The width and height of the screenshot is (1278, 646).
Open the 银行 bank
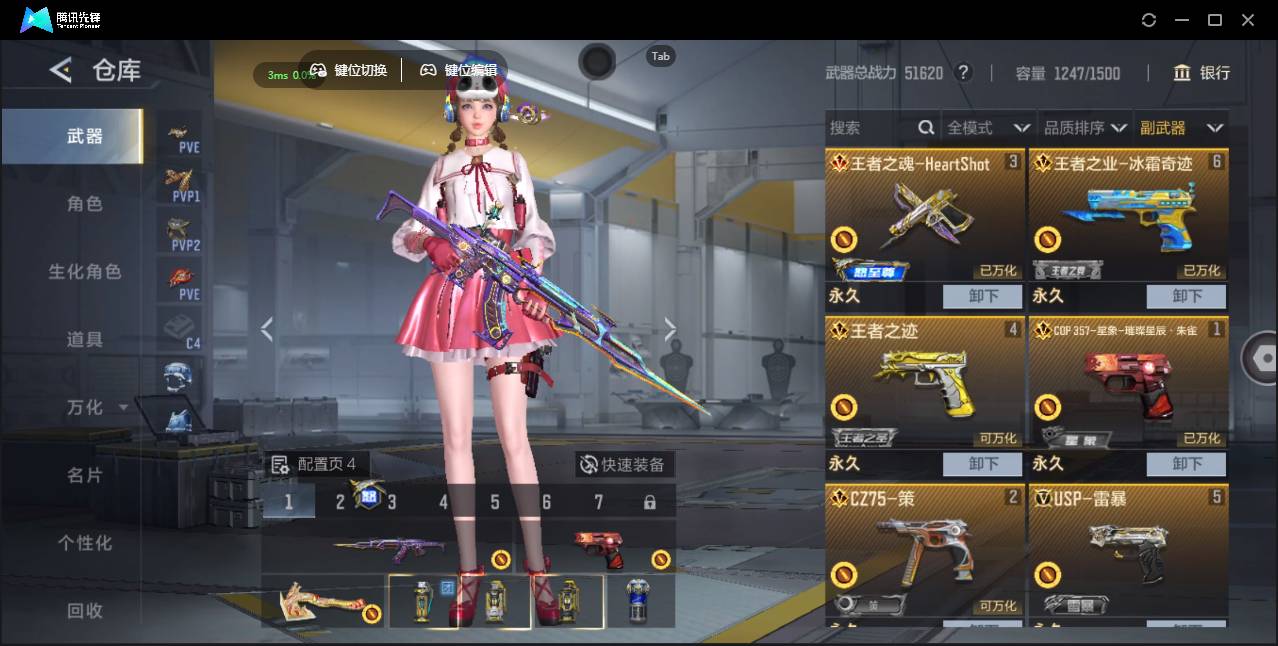(1202, 73)
